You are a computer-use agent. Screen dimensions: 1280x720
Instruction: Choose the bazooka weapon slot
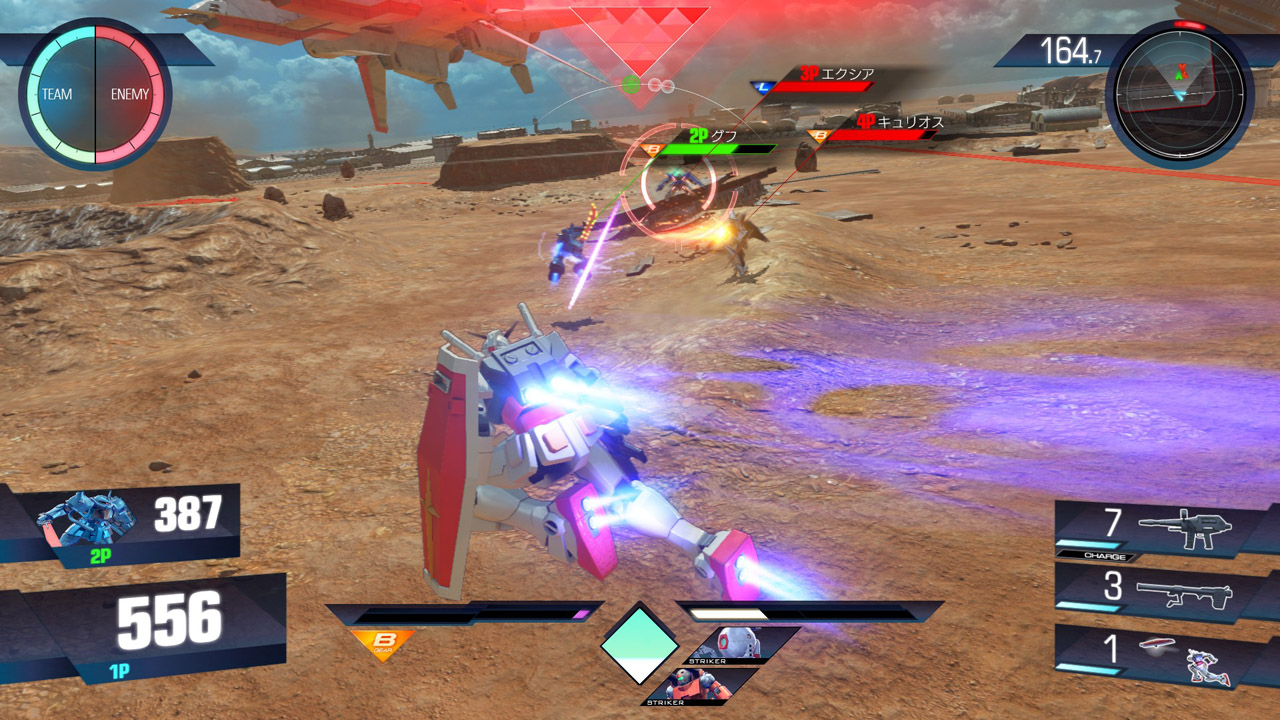pyautogui.click(x=1160, y=592)
